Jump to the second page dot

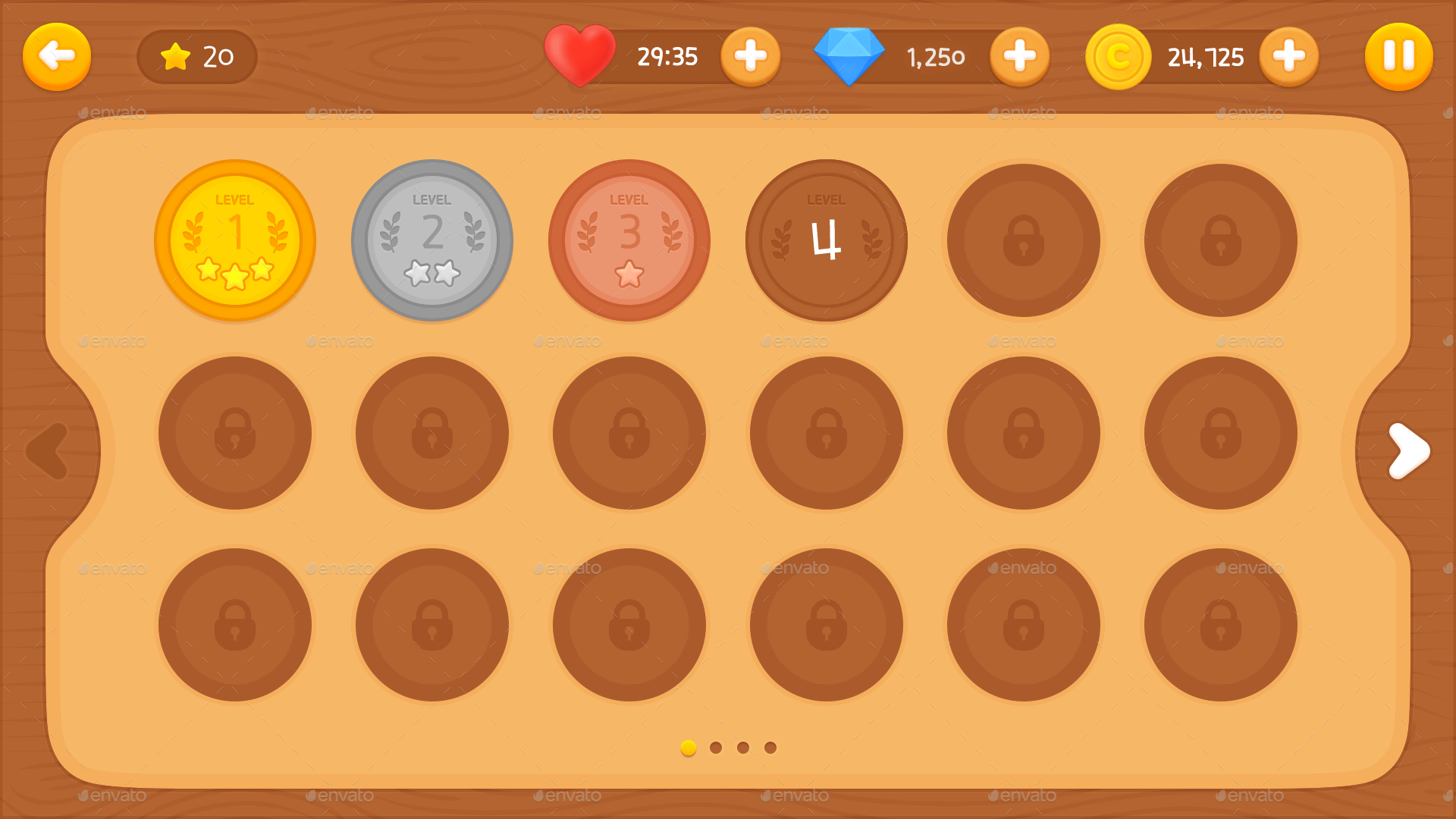(x=715, y=747)
